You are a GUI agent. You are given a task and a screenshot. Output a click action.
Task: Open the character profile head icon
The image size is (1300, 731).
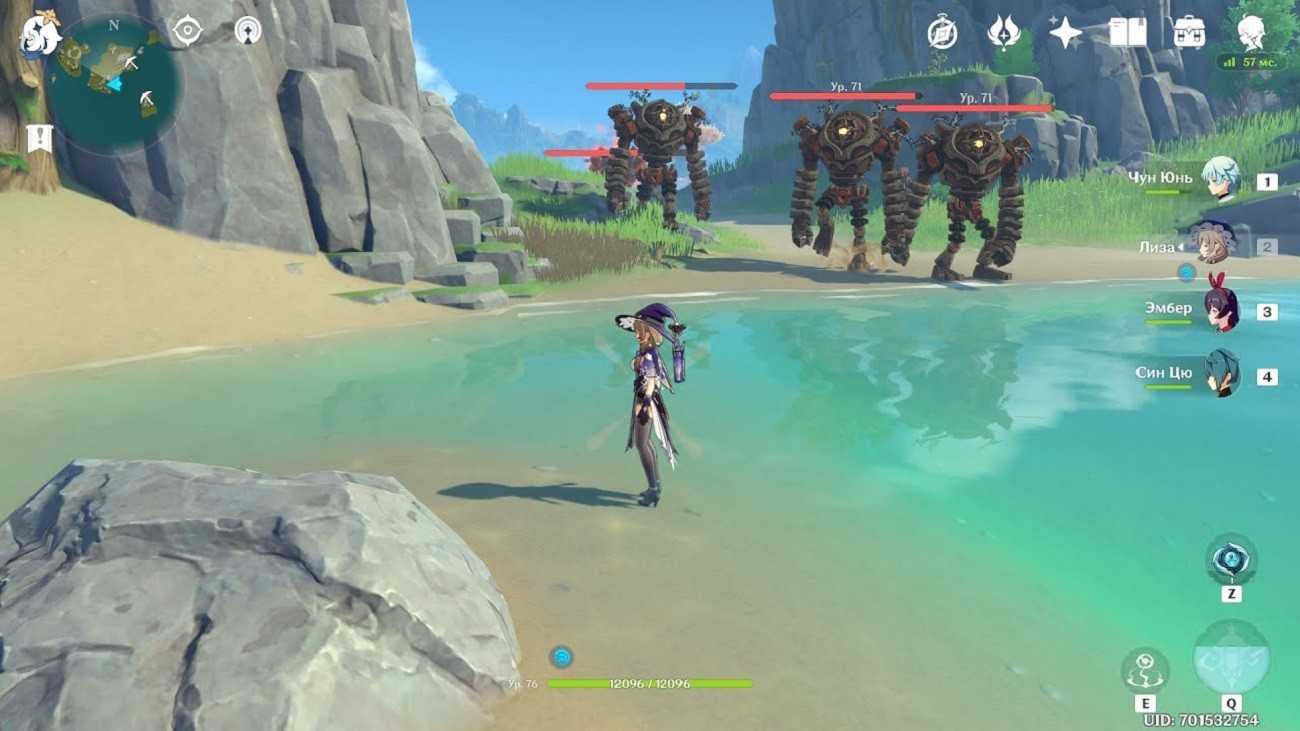1250,31
